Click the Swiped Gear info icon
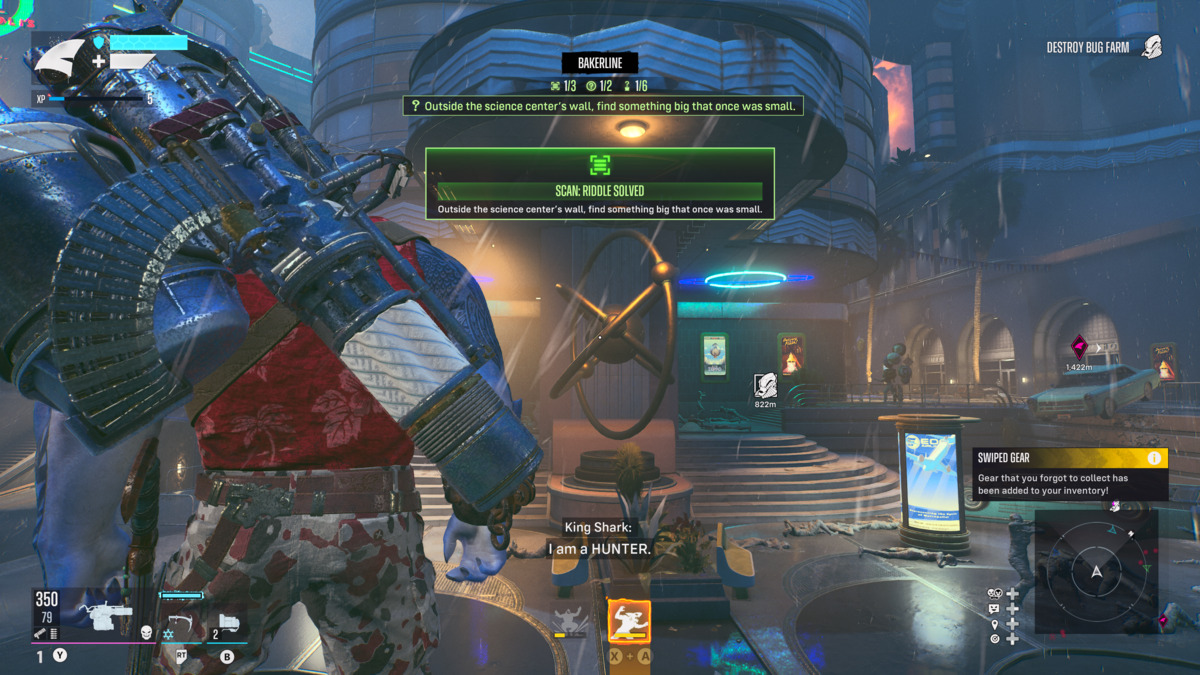 pyautogui.click(x=1154, y=458)
